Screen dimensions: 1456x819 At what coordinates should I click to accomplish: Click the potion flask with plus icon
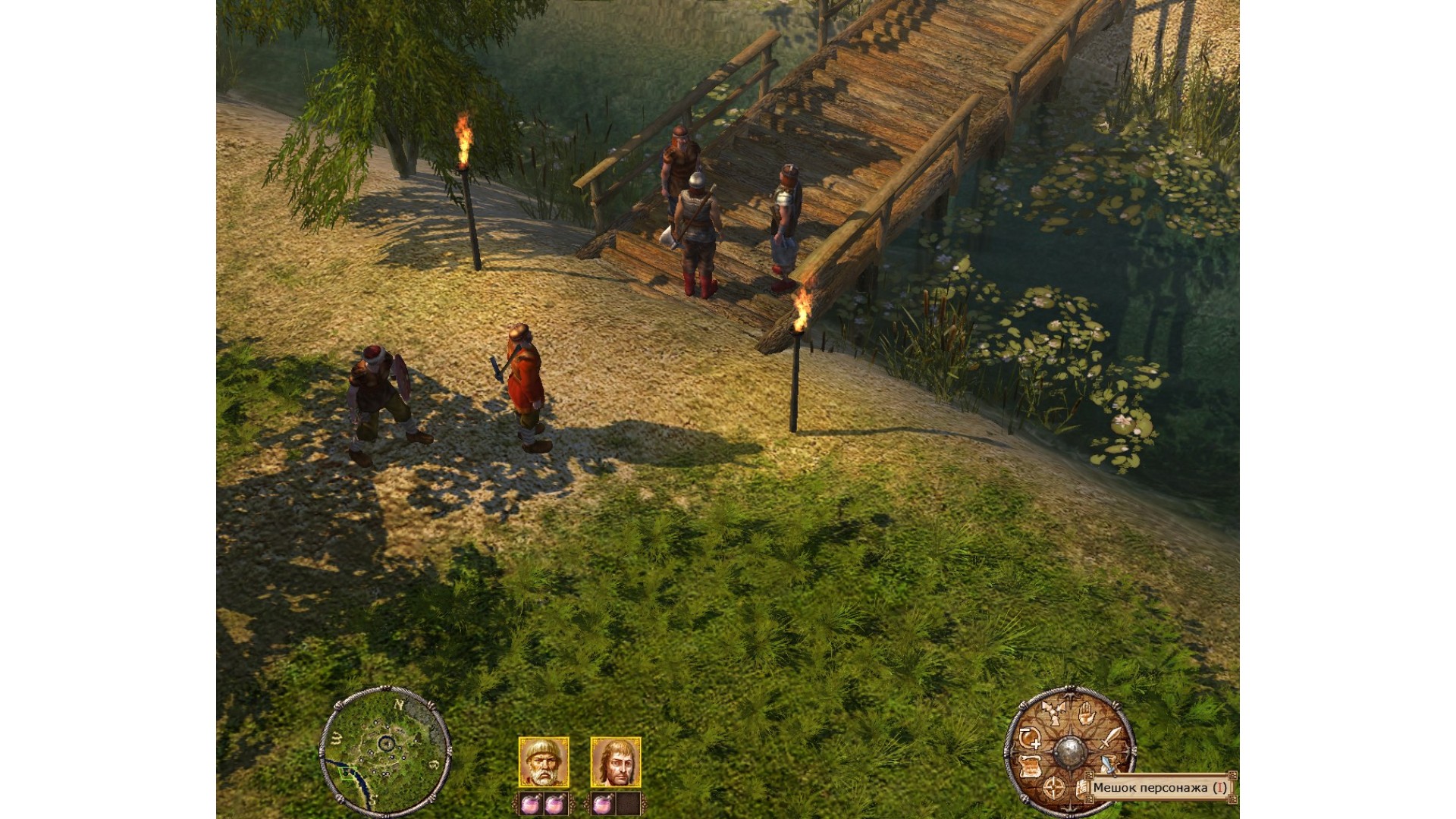(1029, 738)
